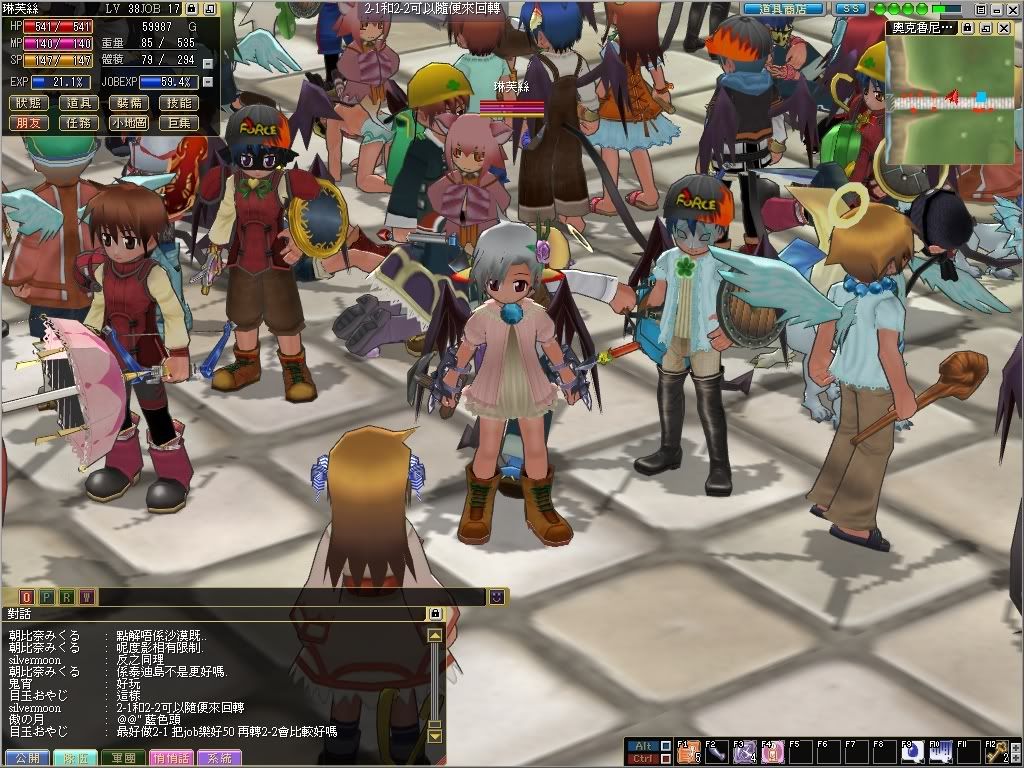Switch to the 隊伍 party chat tab
Viewport: 1024px width, 768px height.
[x=75, y=759]
